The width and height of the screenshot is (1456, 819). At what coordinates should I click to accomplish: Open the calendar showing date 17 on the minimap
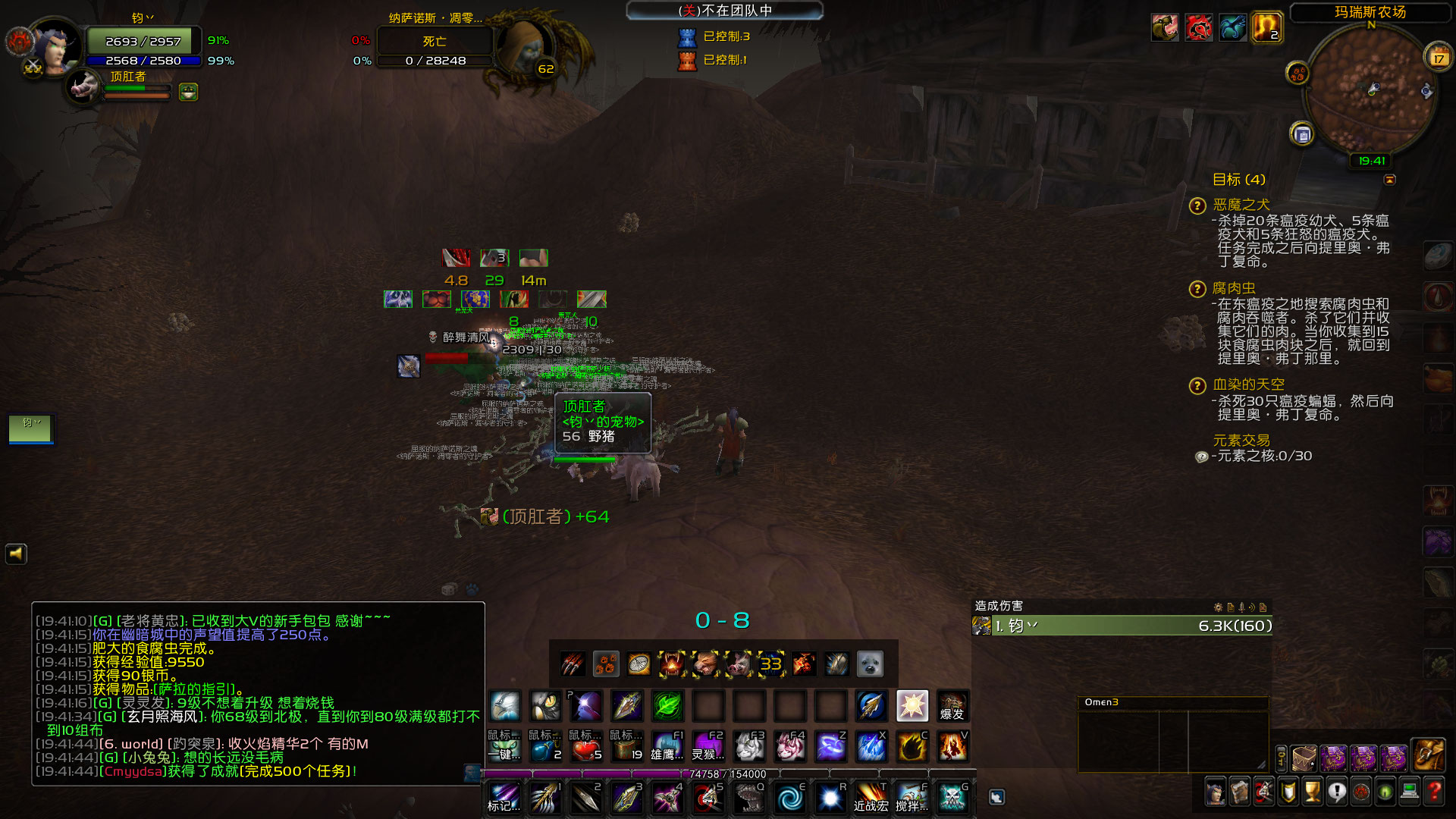1440,57
